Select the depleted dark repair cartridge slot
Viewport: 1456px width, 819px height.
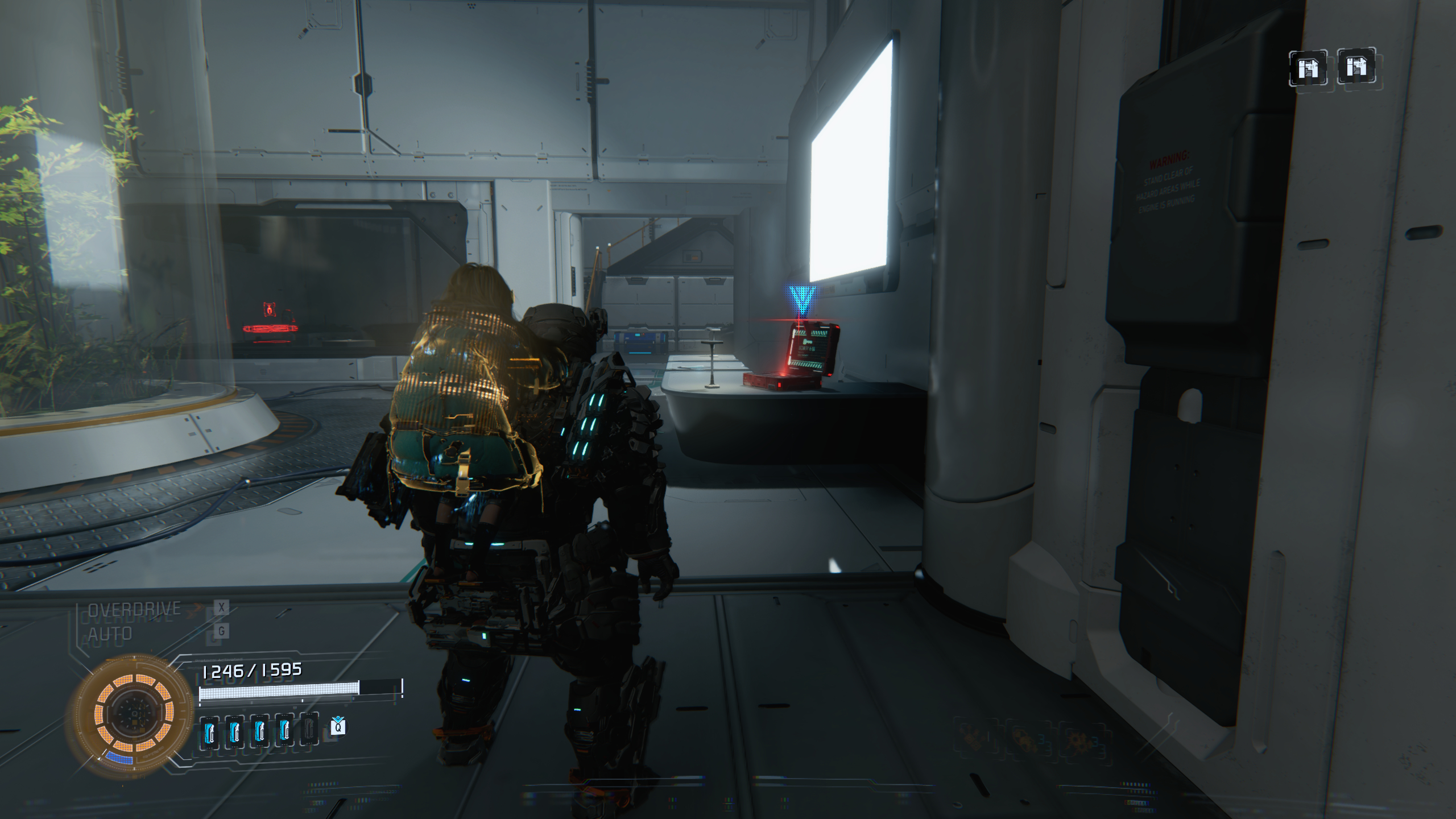(x=309, y=729)
